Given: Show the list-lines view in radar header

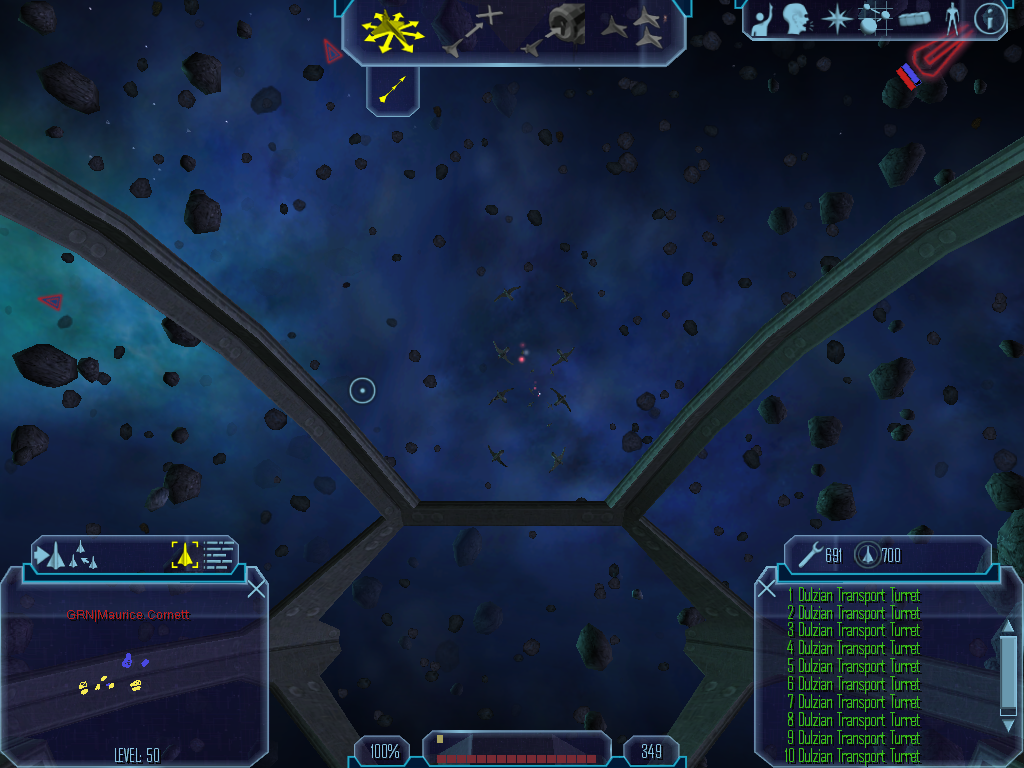Looking at the screenshot, I should coord(219,555).
